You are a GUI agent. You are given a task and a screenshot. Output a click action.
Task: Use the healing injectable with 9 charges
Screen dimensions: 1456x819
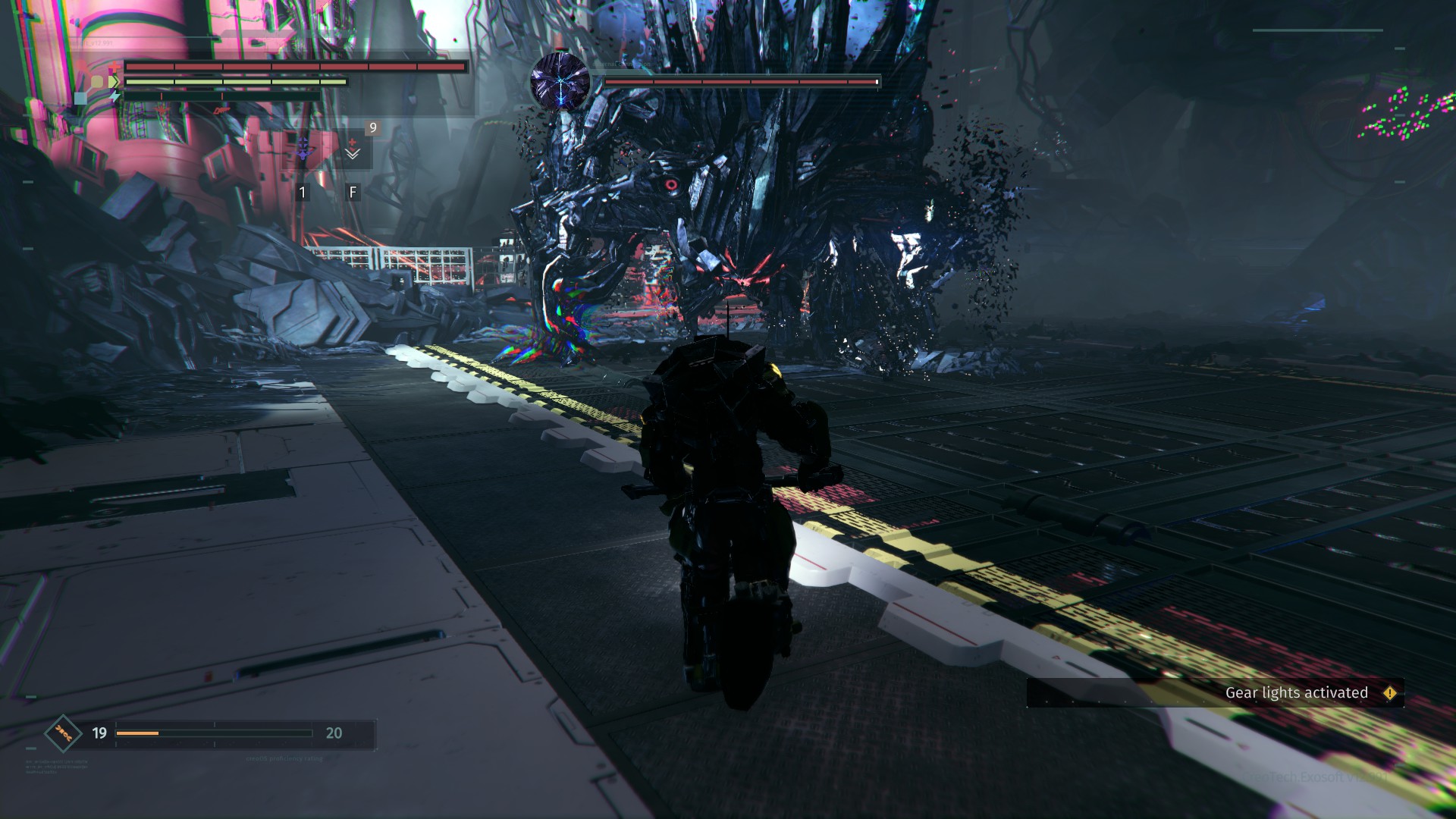coord(353,149)
